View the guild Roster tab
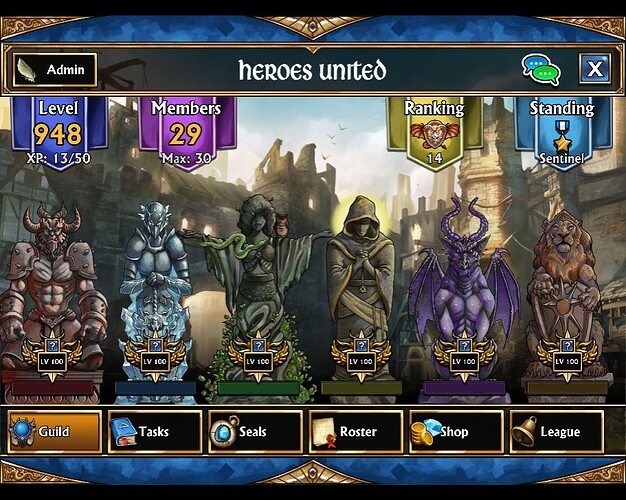 click(x=354, y=432)
